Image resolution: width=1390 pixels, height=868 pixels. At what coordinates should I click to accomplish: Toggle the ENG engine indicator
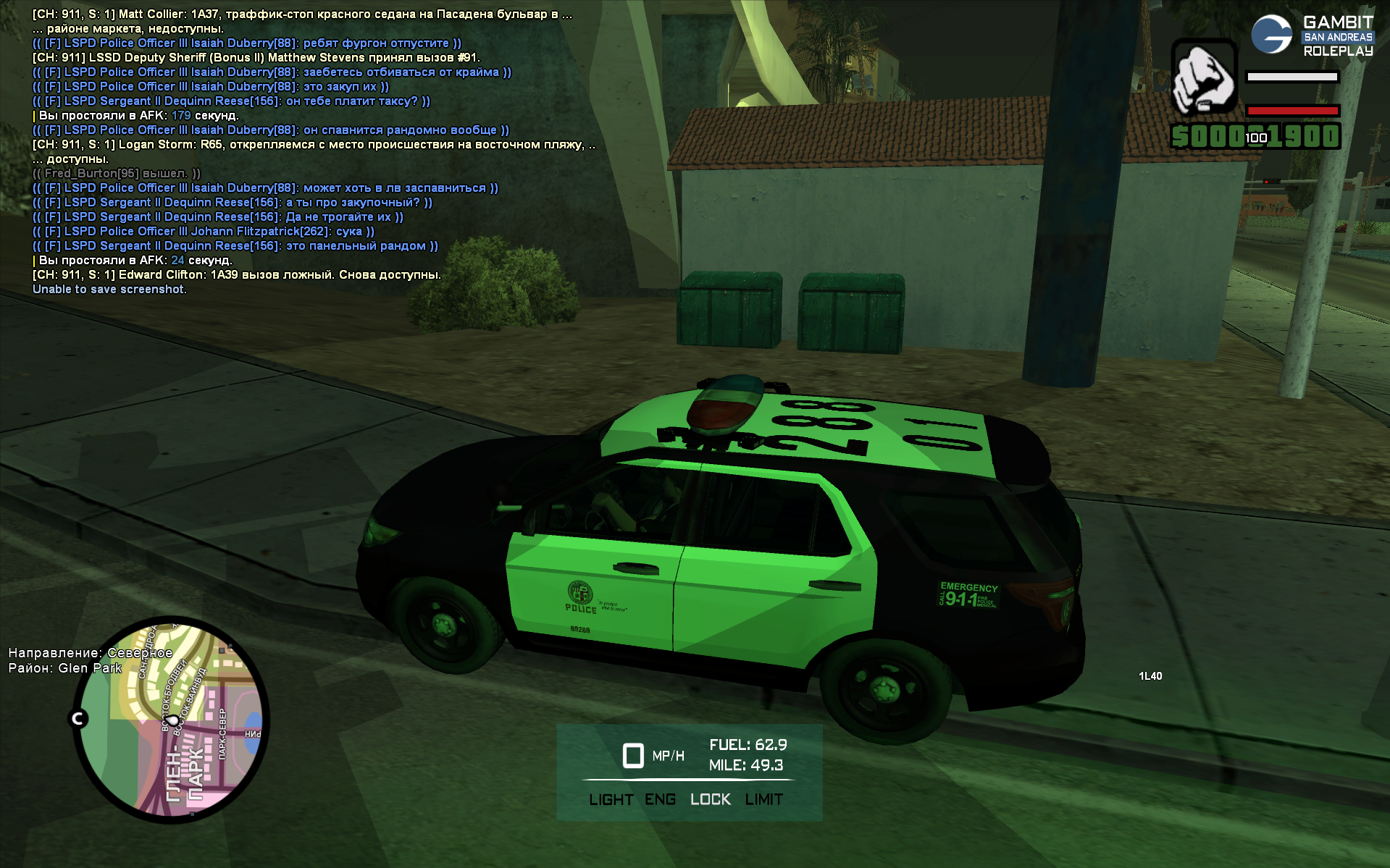(660, 799)
